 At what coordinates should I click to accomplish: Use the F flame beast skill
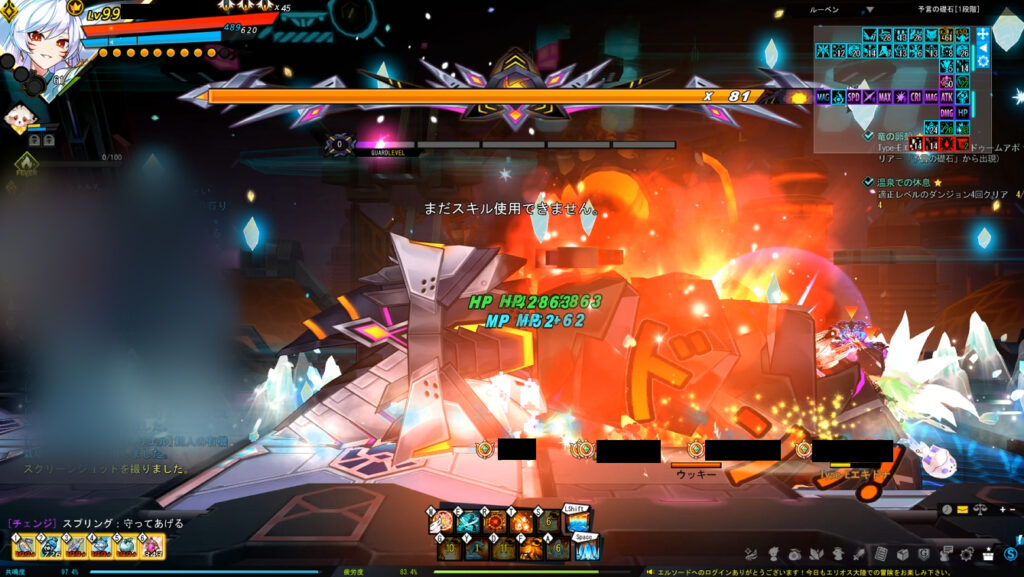tap(530, 548)
